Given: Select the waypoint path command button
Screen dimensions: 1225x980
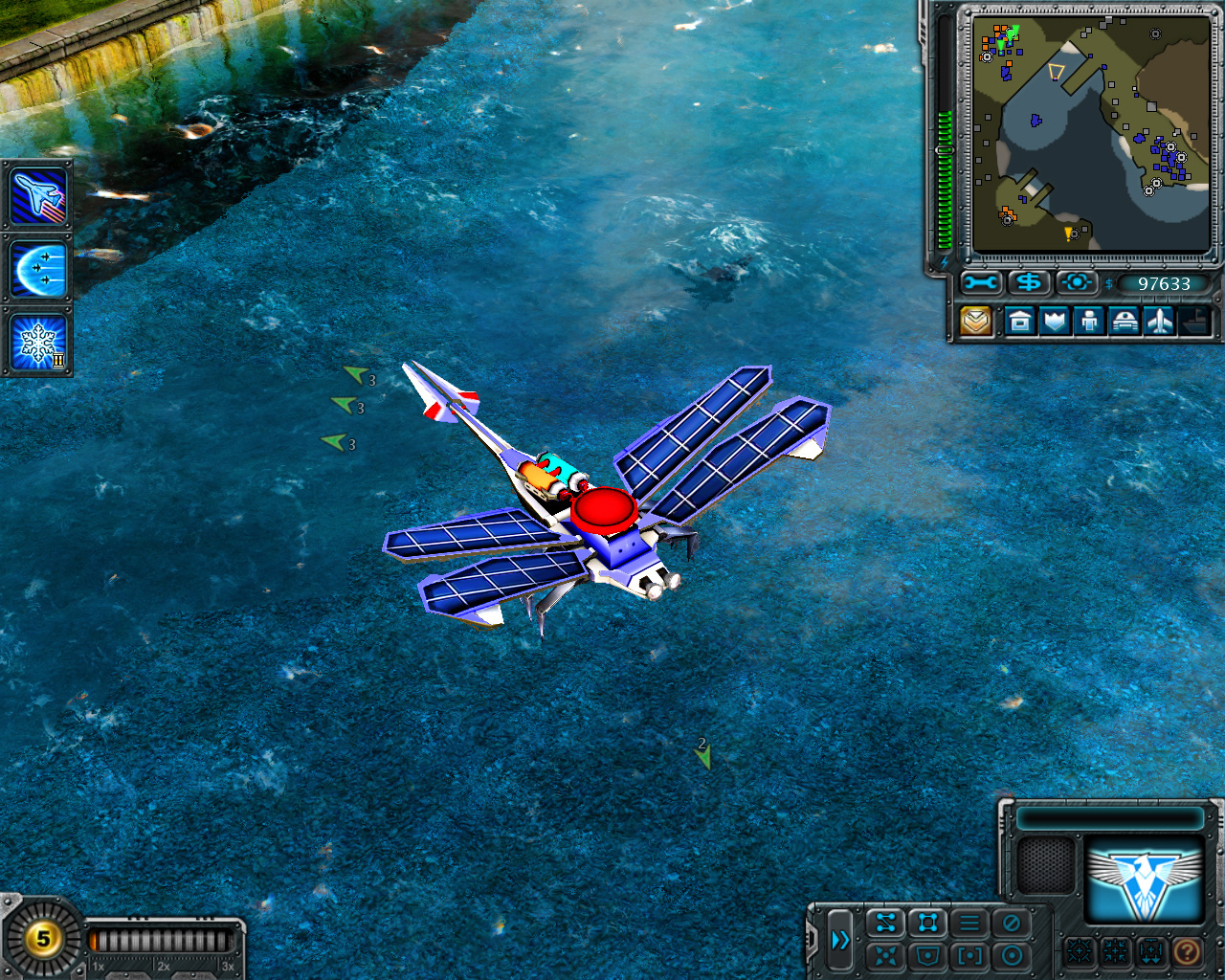Looking at the screenshot, I should [x=885, y=924].
